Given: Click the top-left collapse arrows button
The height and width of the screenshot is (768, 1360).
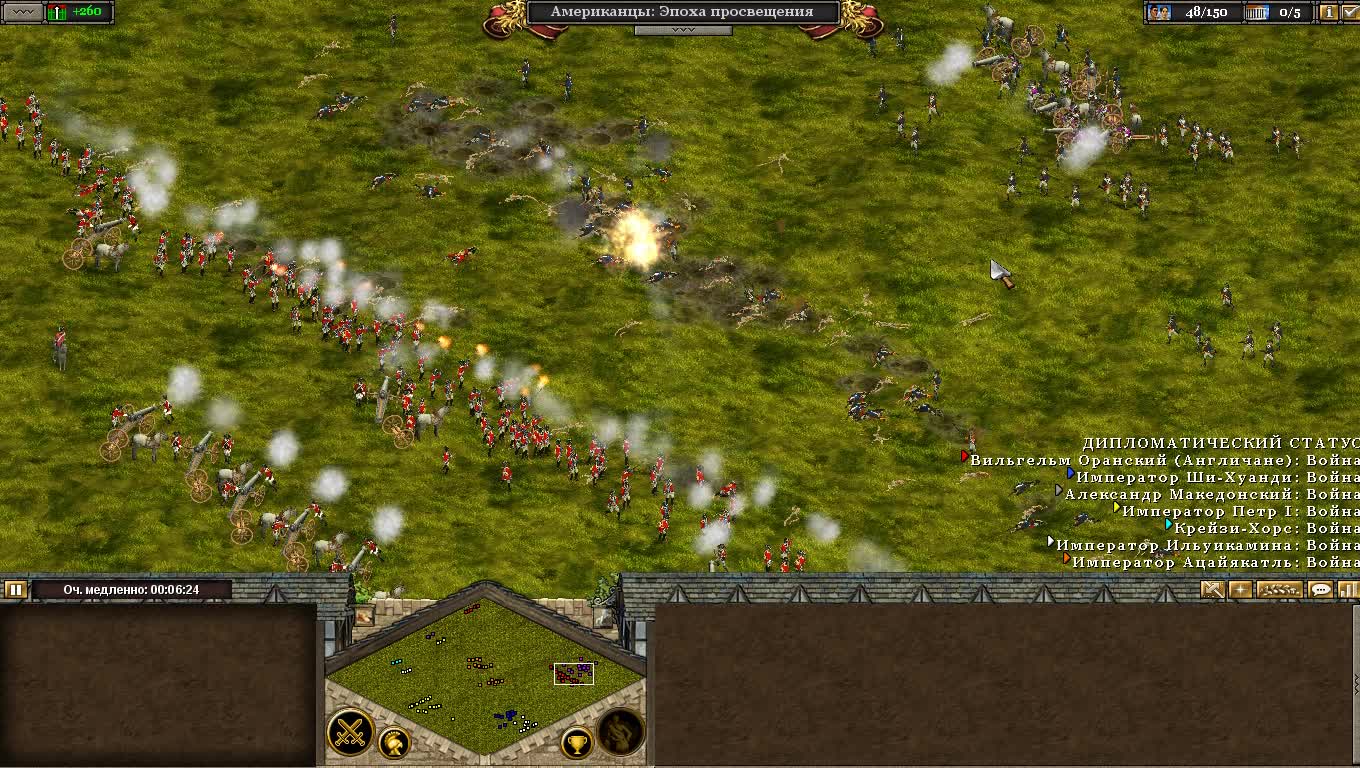Looking at the screenshot, I should (x=24, y=12).
